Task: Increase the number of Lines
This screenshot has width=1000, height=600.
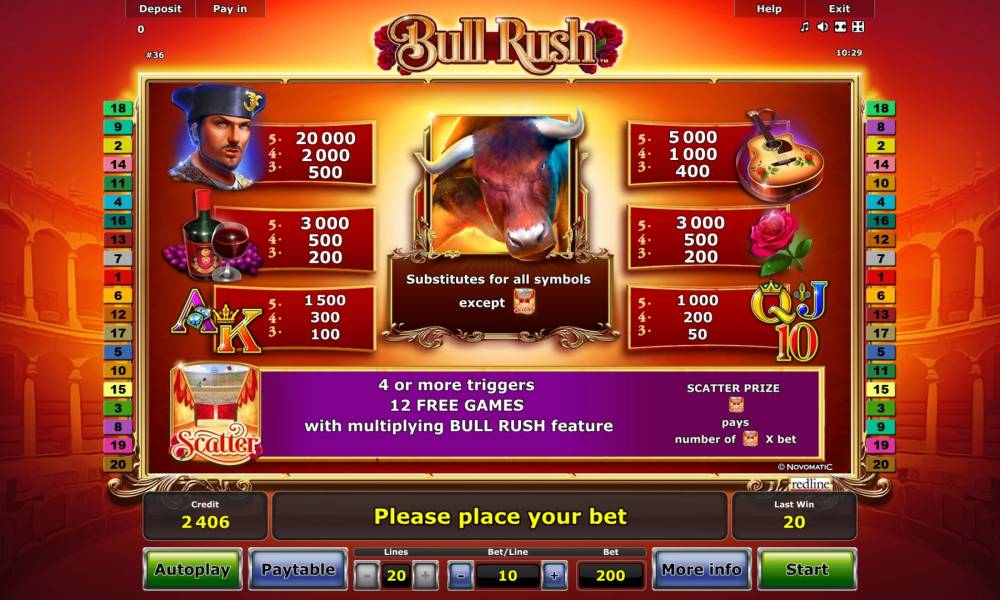Action: [425, 575]
